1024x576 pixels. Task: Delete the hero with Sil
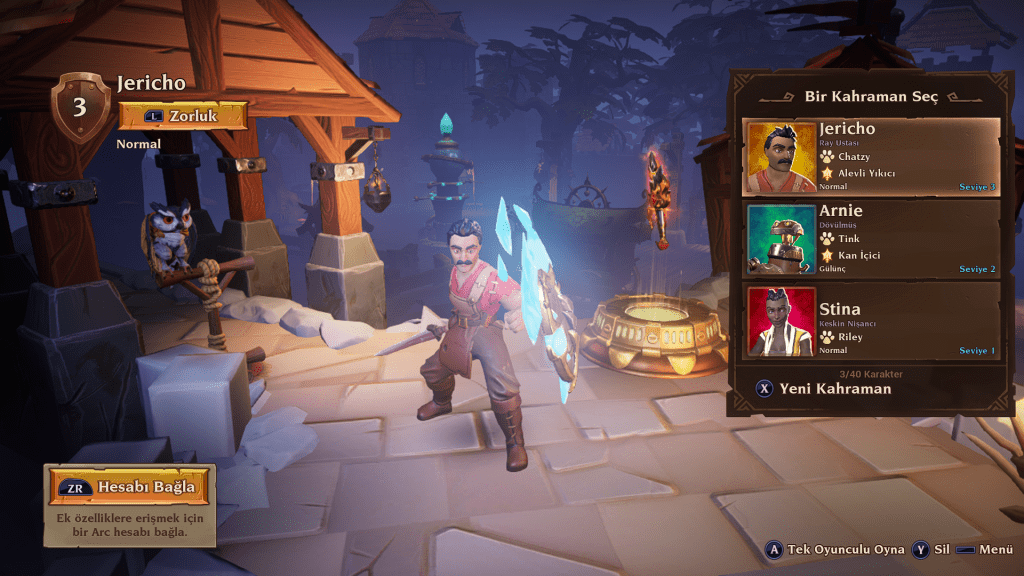931,550
